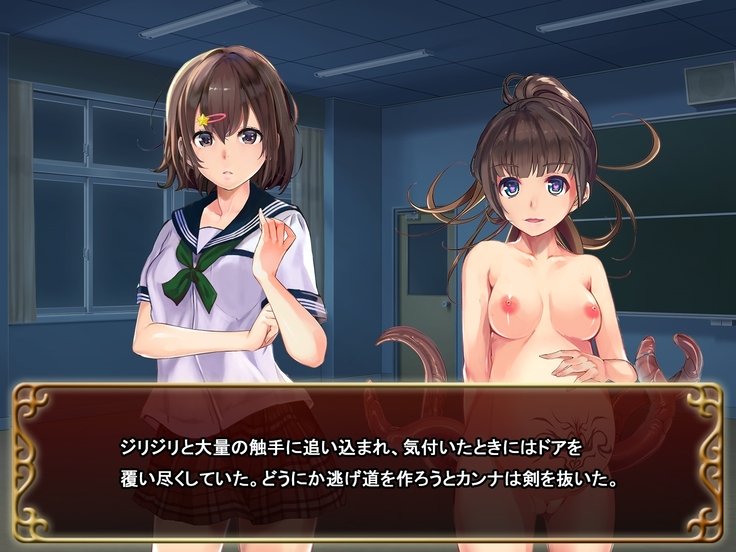The height and width of the screenshot is (552, 736).
Task: Click the dialogue text box to advance
Action: (x=367, y=462)
